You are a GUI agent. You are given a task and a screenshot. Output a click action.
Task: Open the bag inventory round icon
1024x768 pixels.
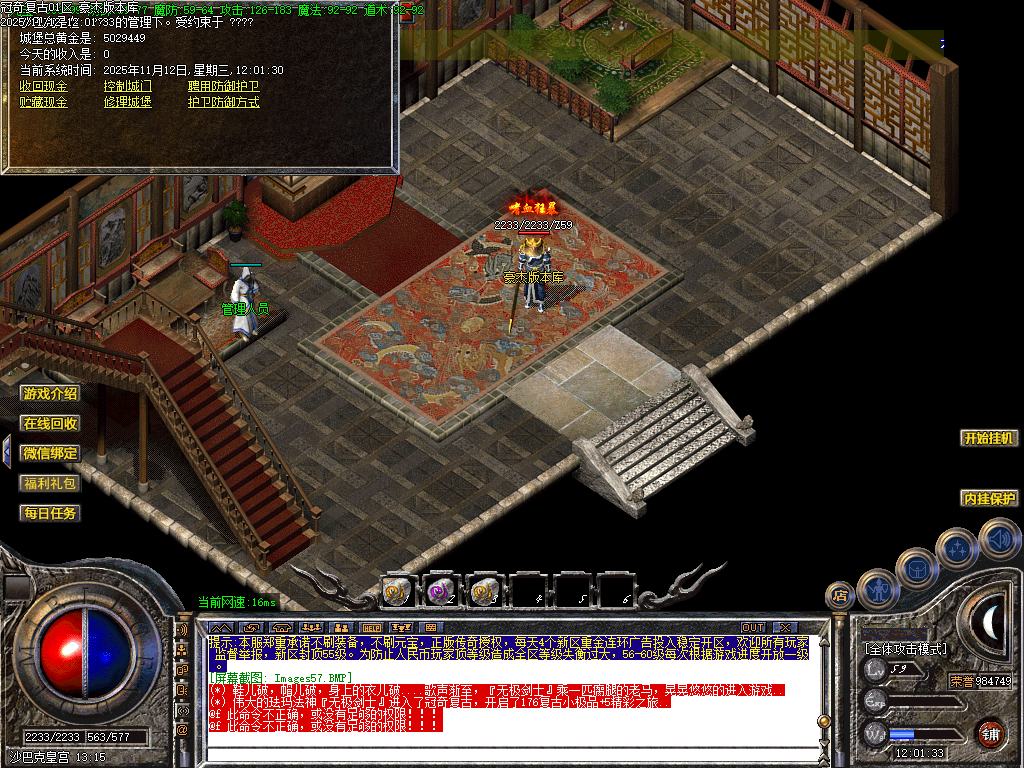tap(916, 567)
